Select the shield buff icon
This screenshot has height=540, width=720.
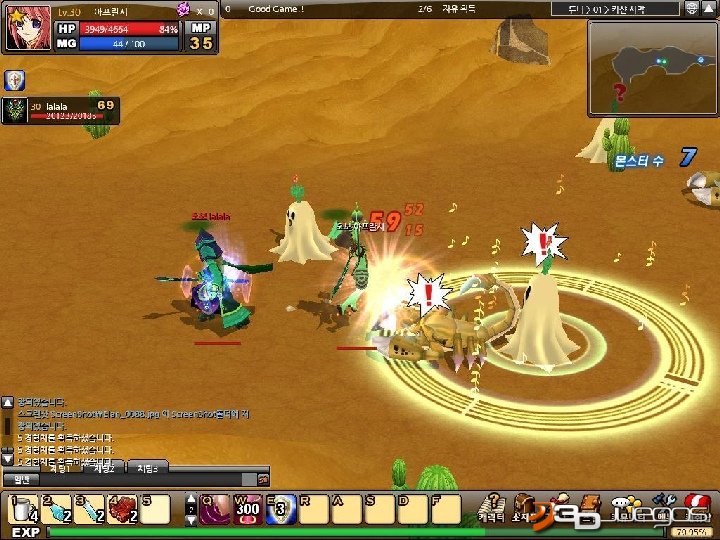tap(15, 81)
